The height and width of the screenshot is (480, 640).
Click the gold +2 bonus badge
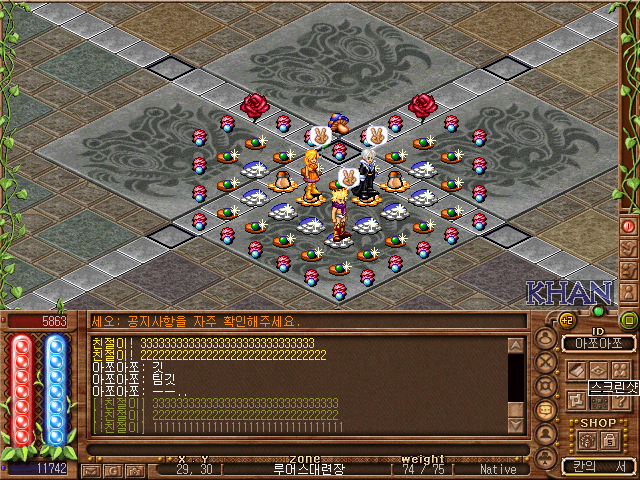click(565, 320)
